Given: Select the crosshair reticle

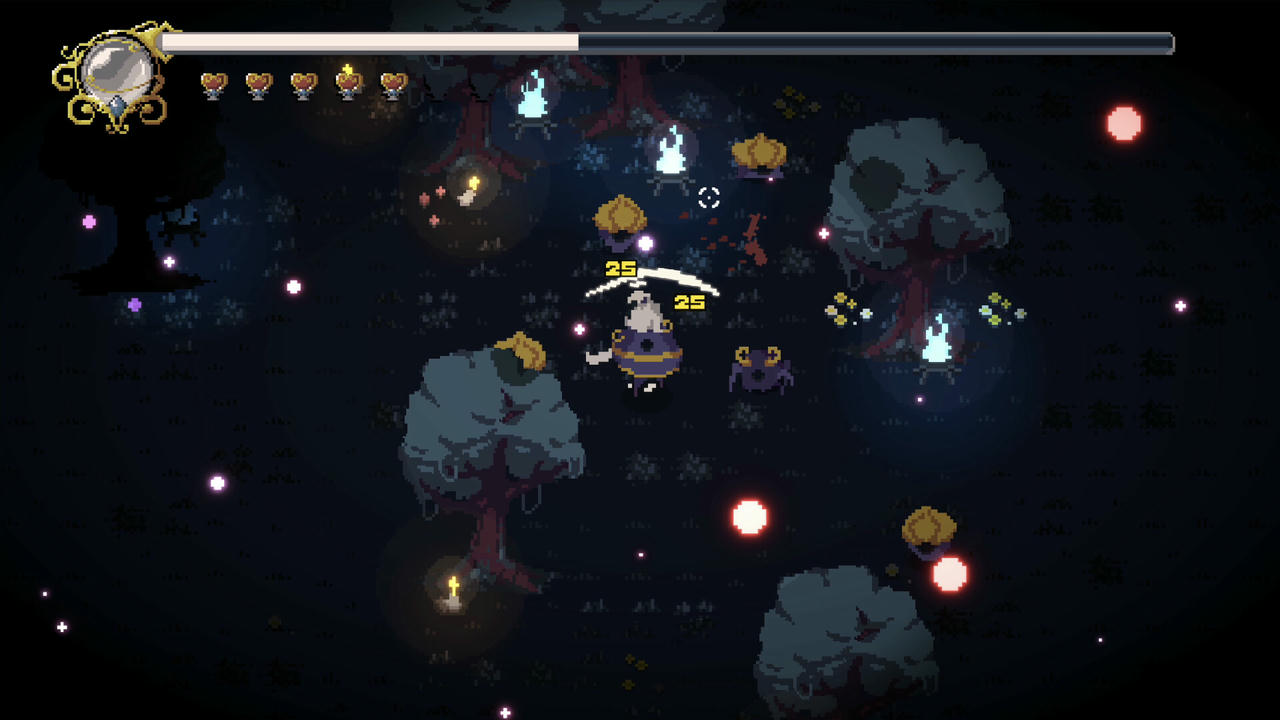Looking at the screenshot, I should click(x=708, y=198).
